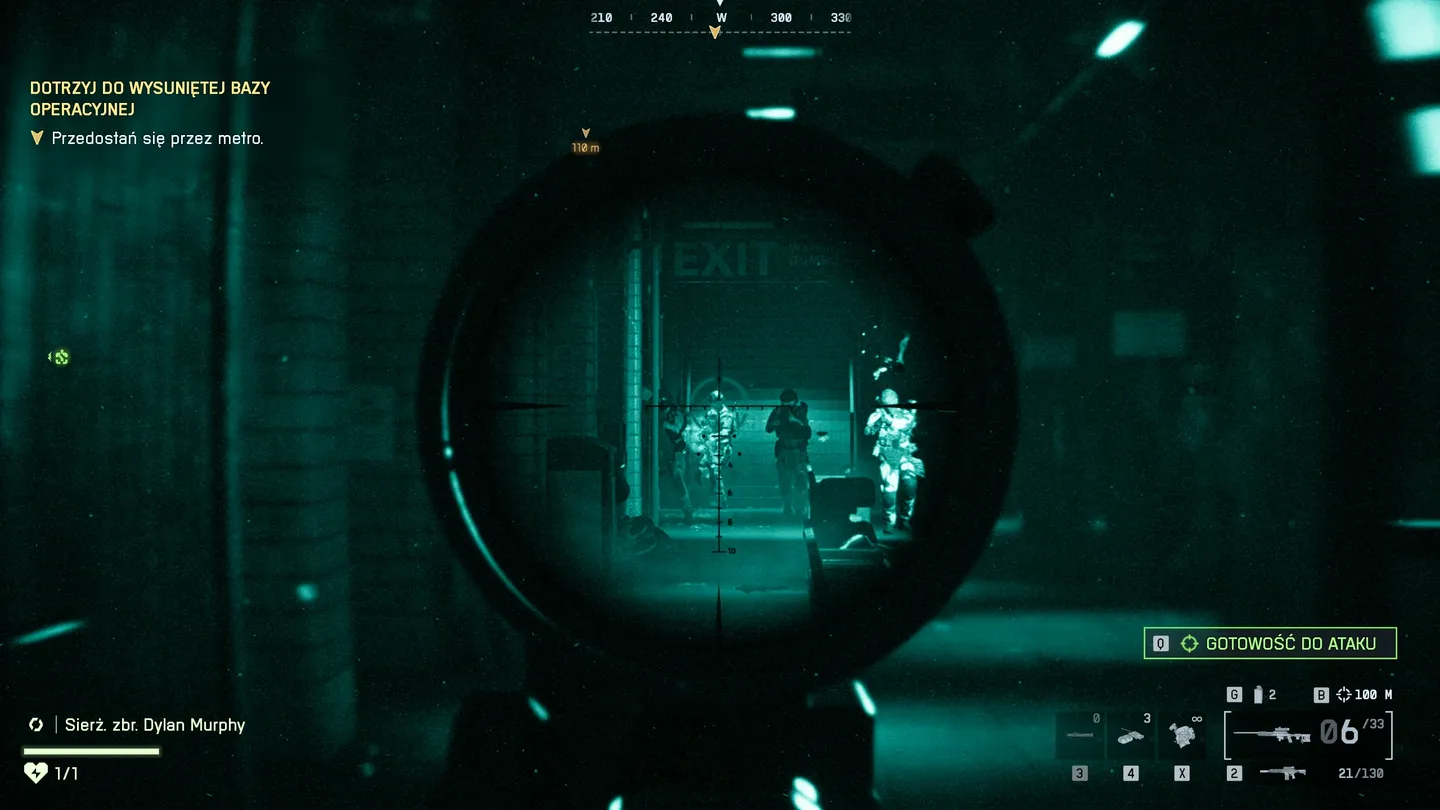The height and width of the screenshot is (810, 1440).
Task: Switch to the assault rifle in slot 2
Action: pyautogui.click(x=1283, y=772)
